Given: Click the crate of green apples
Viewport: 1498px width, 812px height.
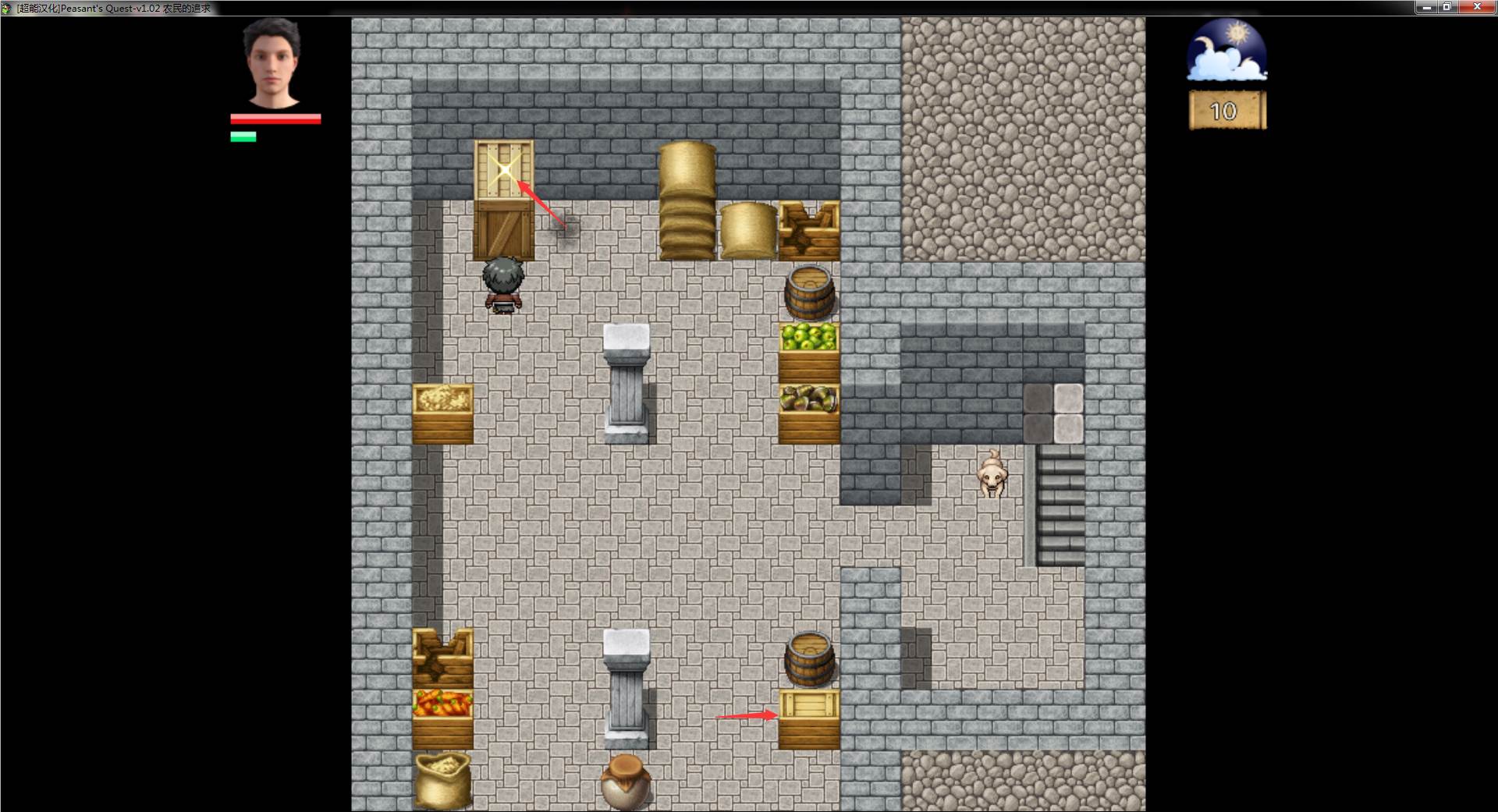Looking at the screenshot, I should [808, 343].
